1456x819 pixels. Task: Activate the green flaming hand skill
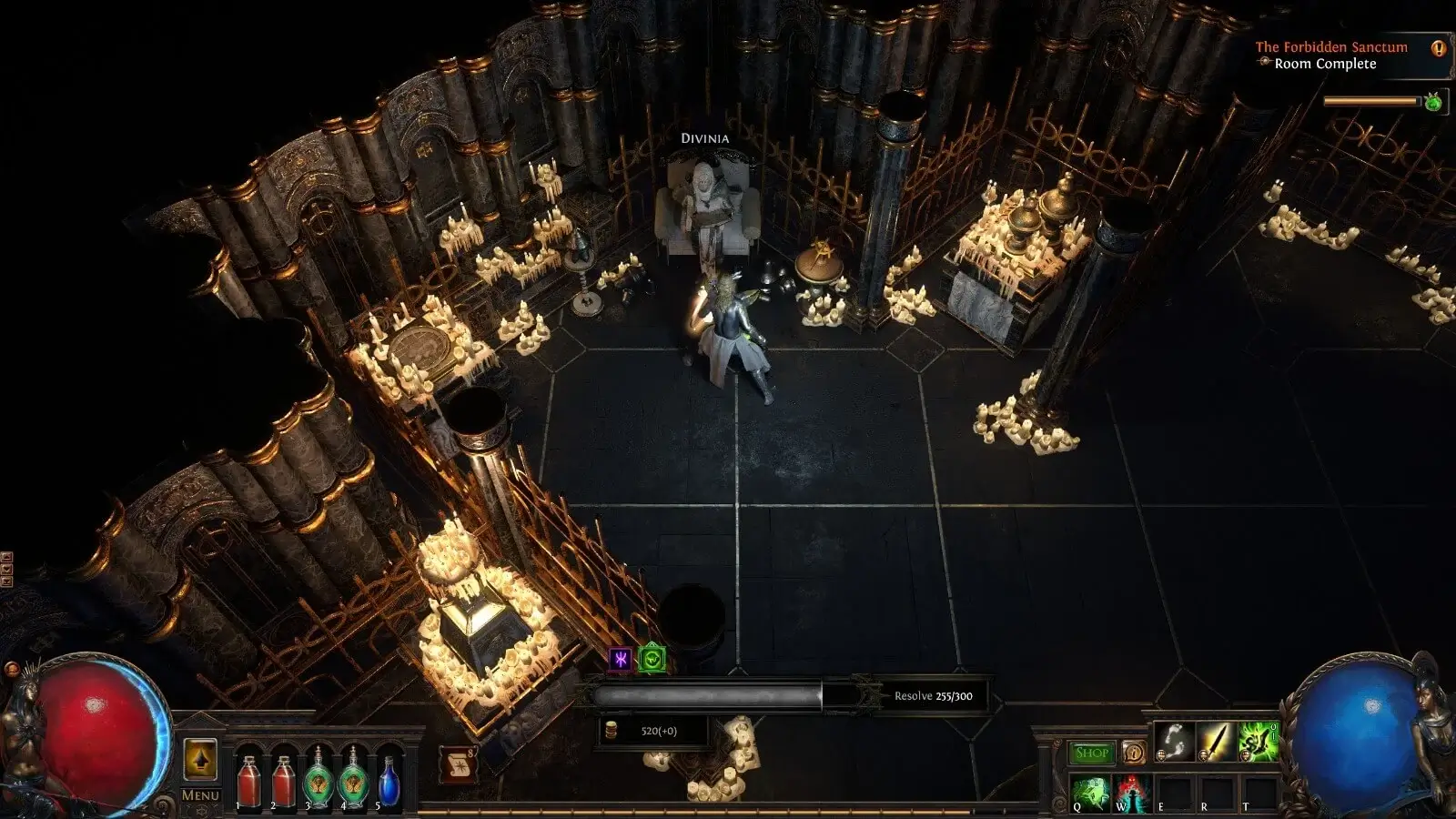tap(1258, 742)
